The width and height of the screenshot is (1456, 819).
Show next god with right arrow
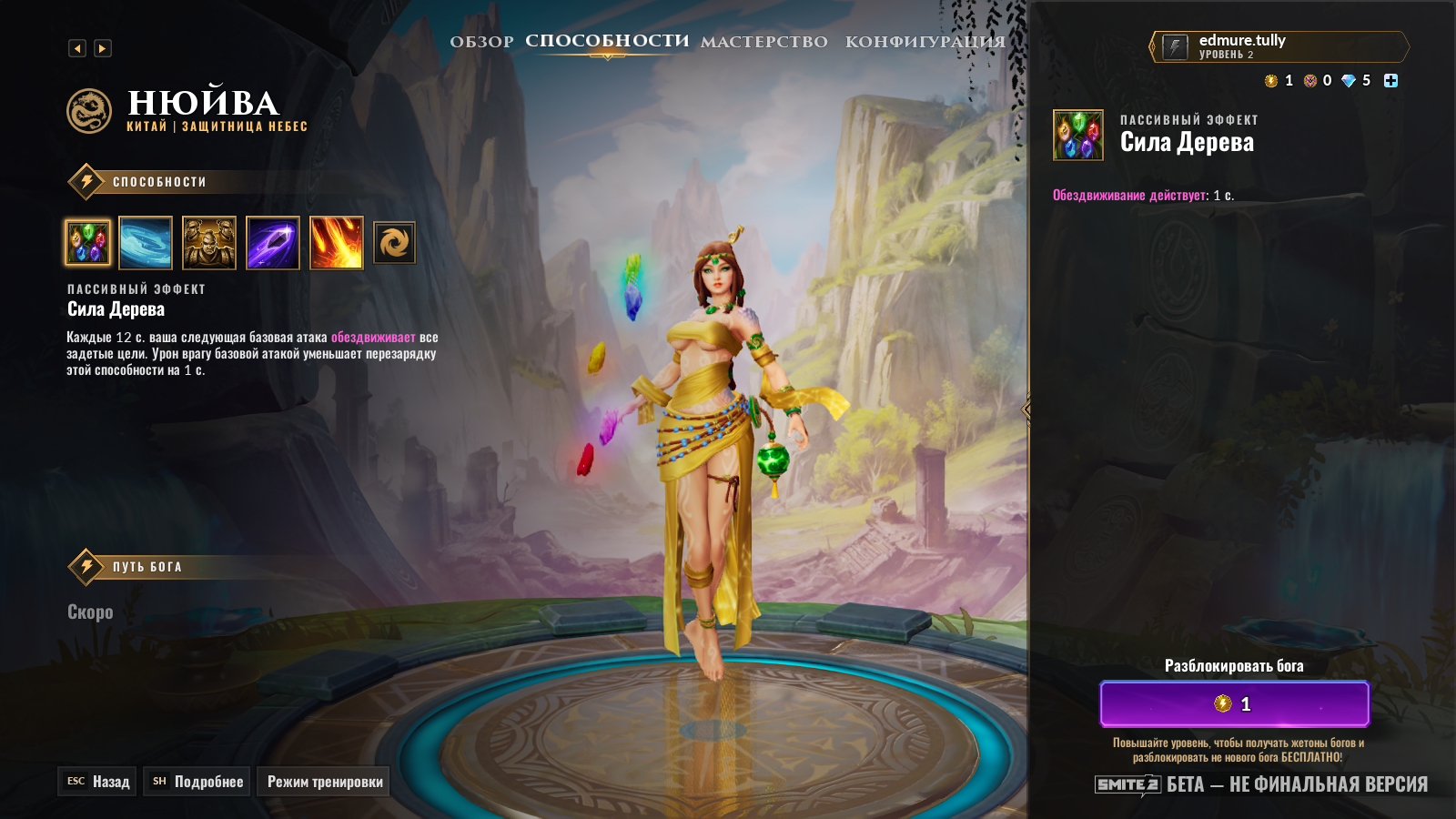(103, 48)
